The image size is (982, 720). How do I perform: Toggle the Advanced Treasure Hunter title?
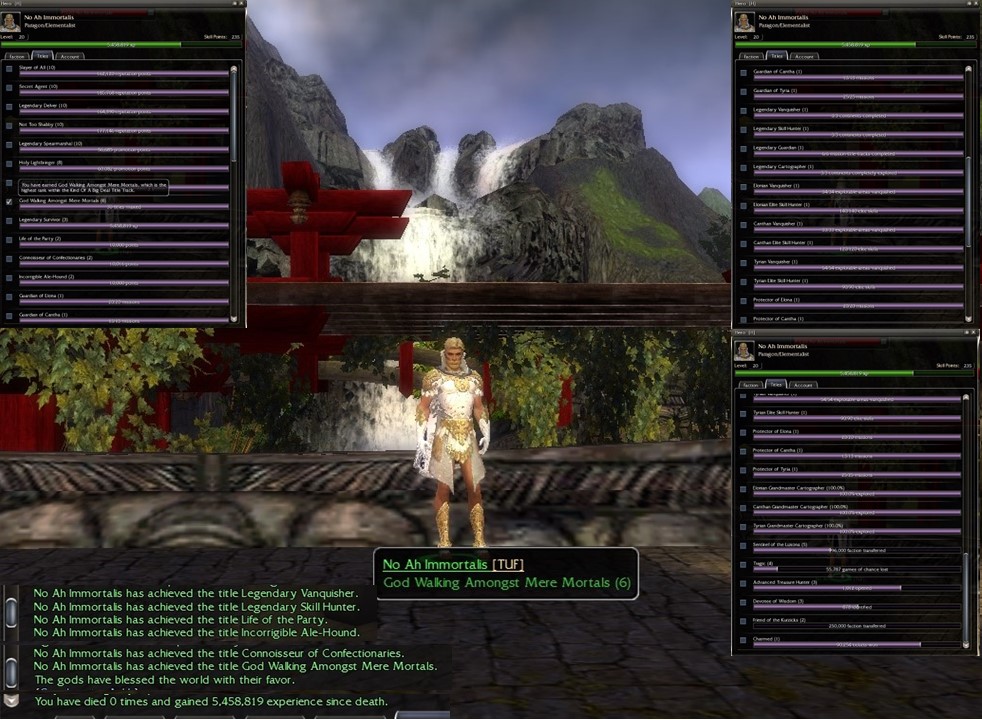[x=744, y=583]
